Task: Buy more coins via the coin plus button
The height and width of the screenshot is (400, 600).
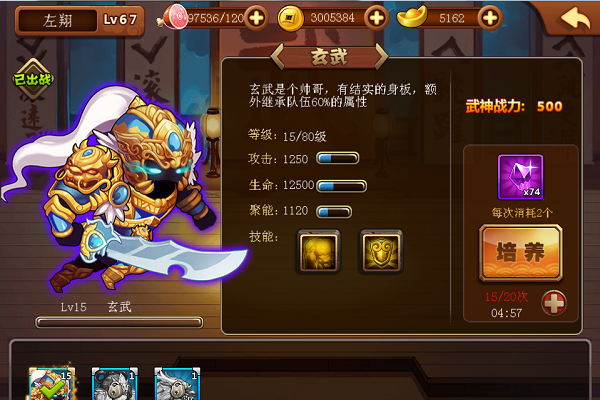Action: click(376, 17)
